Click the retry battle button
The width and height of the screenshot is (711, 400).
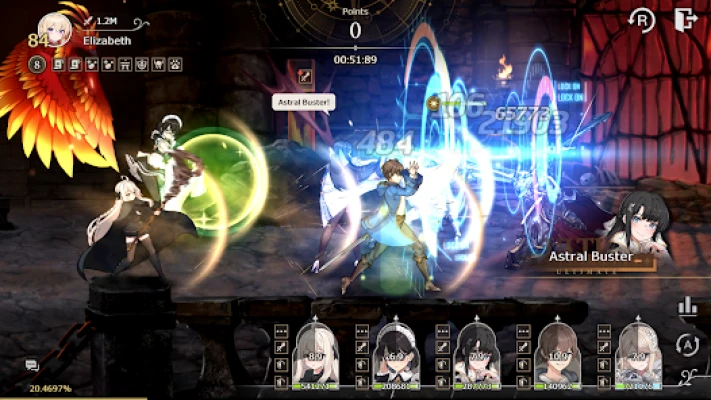pos(641,21)
